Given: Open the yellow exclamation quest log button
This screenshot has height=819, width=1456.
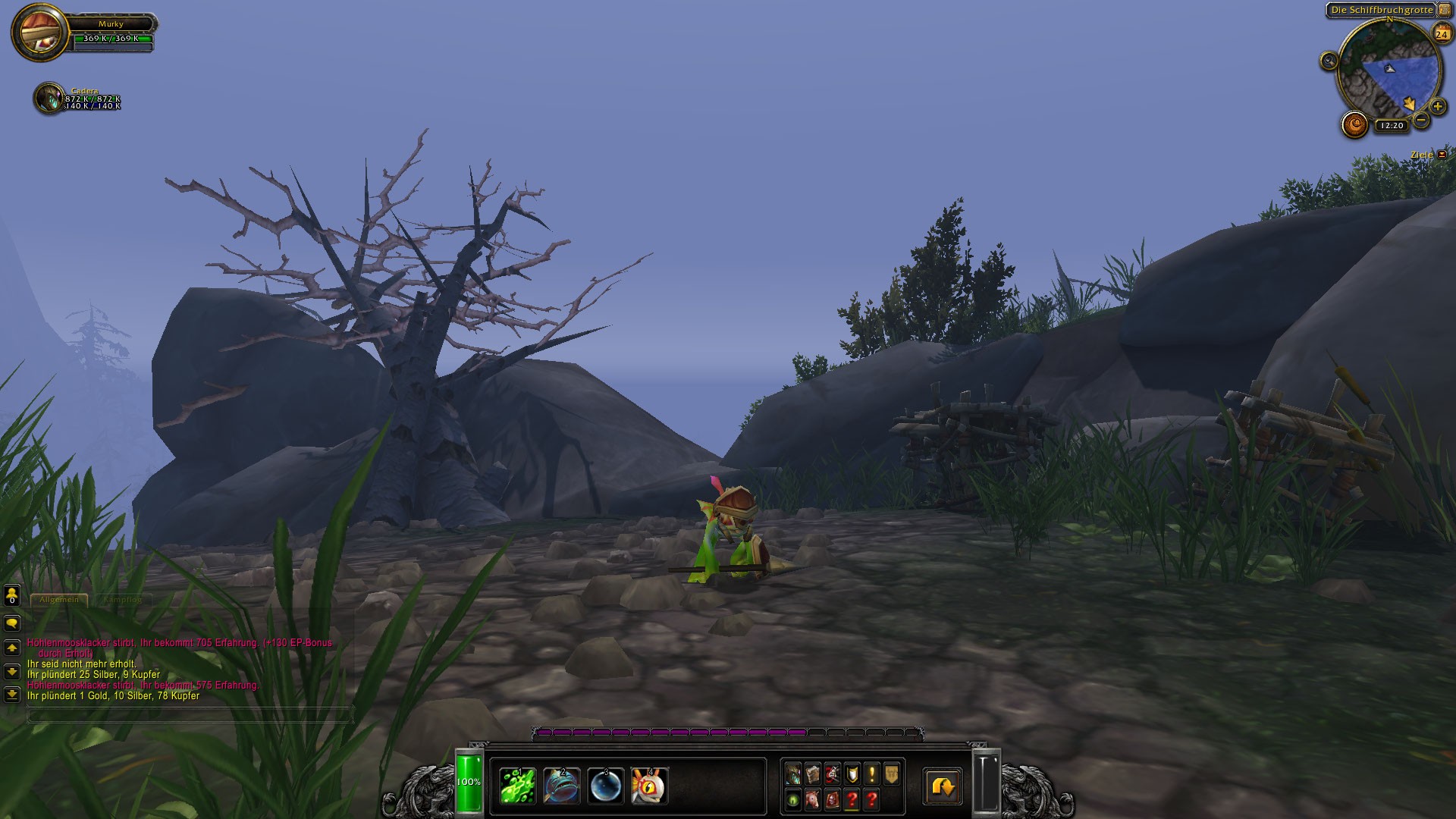Looking at the screenshot, I should tap(871, 773).
